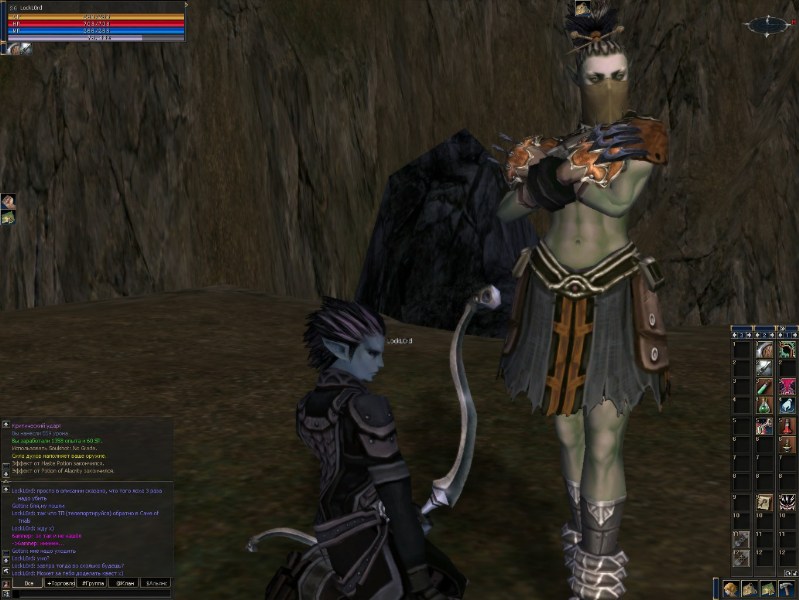Click the compass radar in the corner
The height and width of the screenshot is (600, 799).
pos(771,23)
